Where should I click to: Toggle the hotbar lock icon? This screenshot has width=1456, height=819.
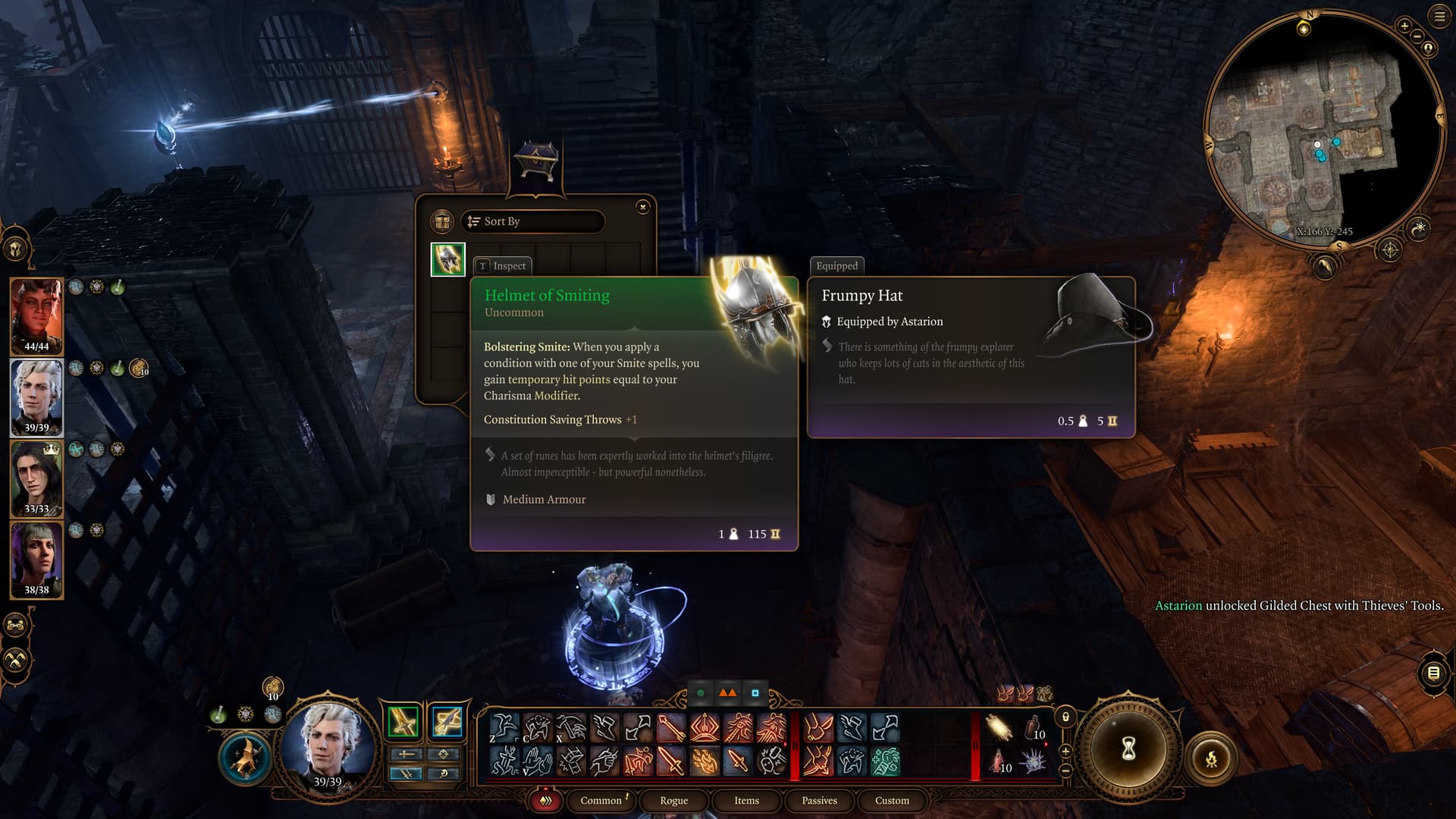tap(1065, 717)
